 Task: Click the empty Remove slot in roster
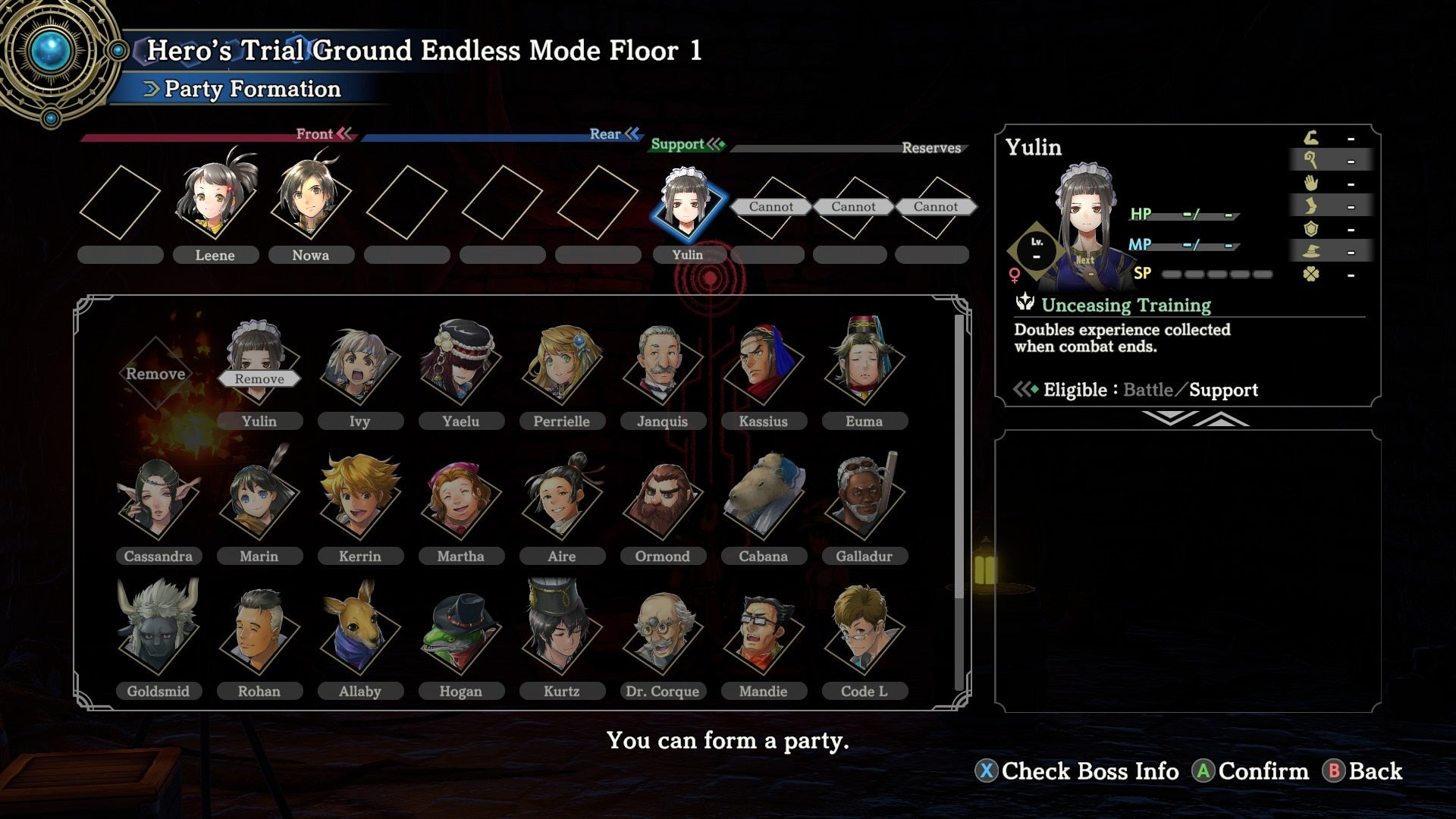[x=156, y=373]
